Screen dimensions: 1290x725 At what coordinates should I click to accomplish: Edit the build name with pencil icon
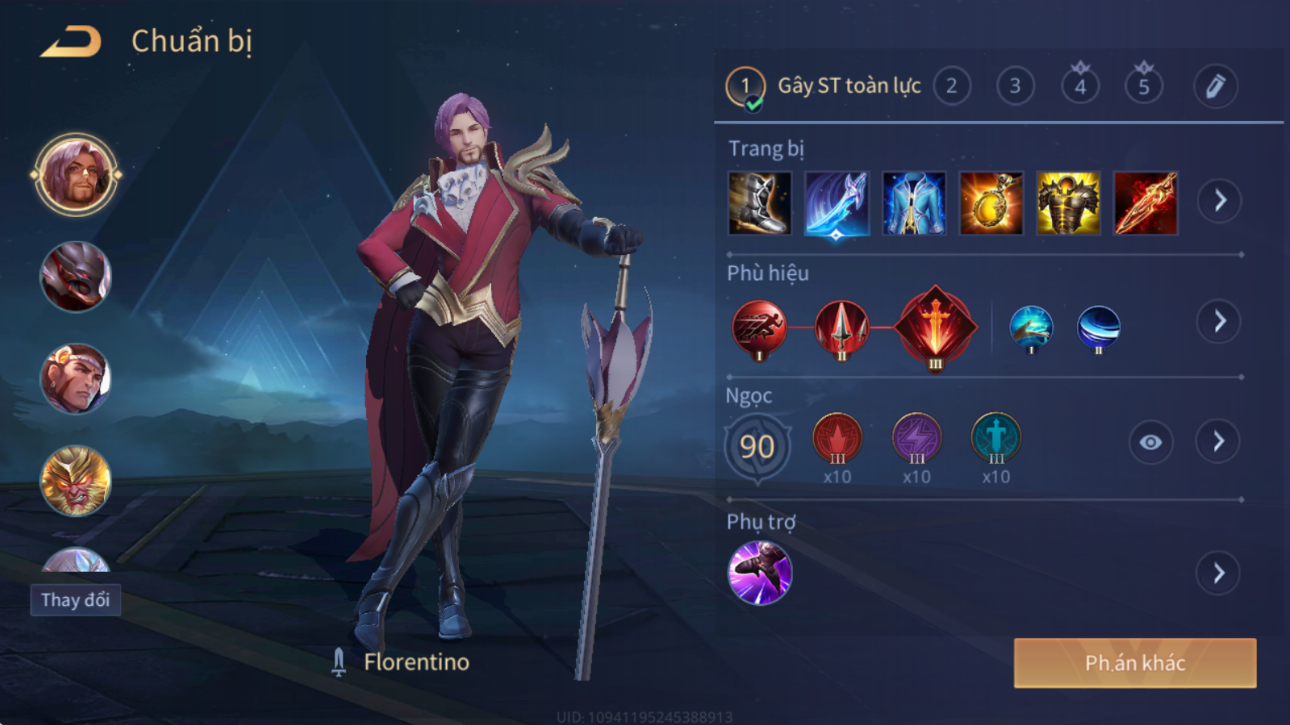[x=1215, y=86]
